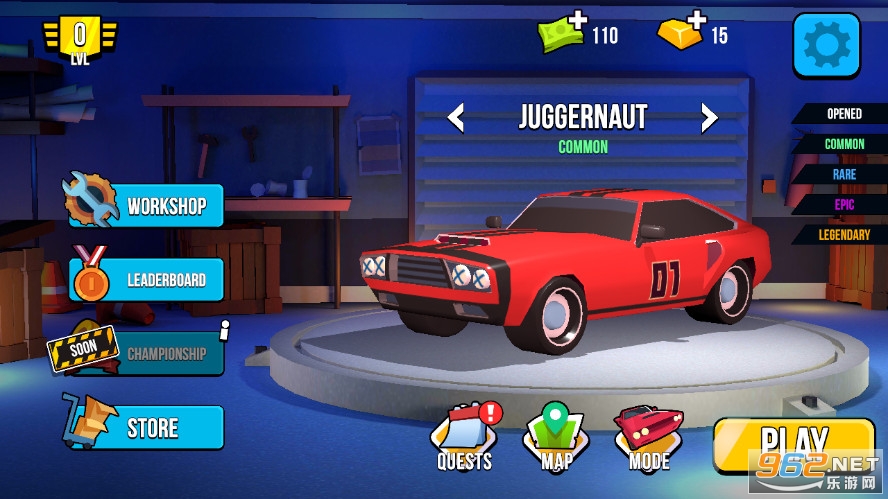
Task: Show Rare cars
Action: [842, 174]
